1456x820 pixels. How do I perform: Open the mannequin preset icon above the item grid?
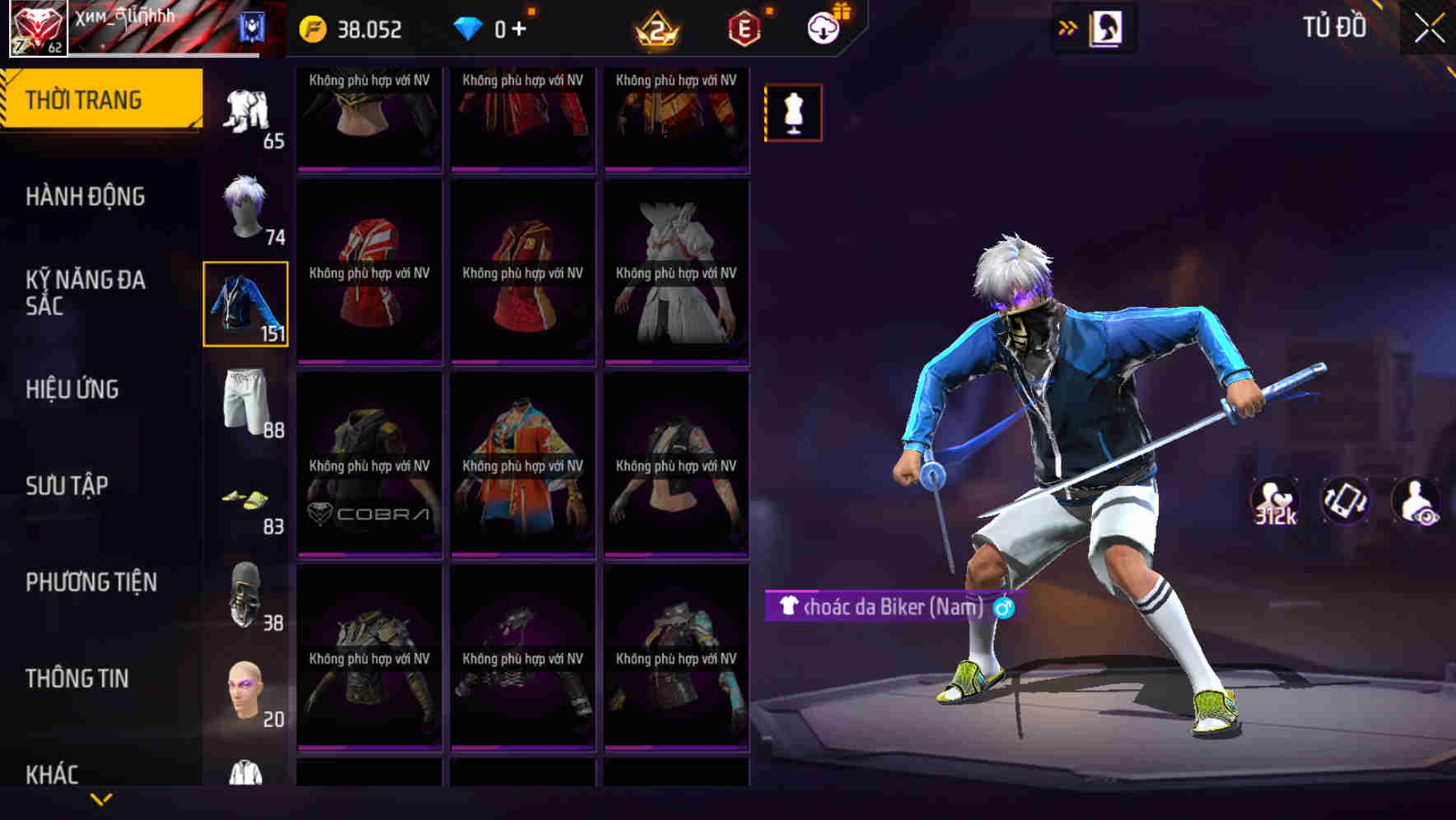point(793,112)
